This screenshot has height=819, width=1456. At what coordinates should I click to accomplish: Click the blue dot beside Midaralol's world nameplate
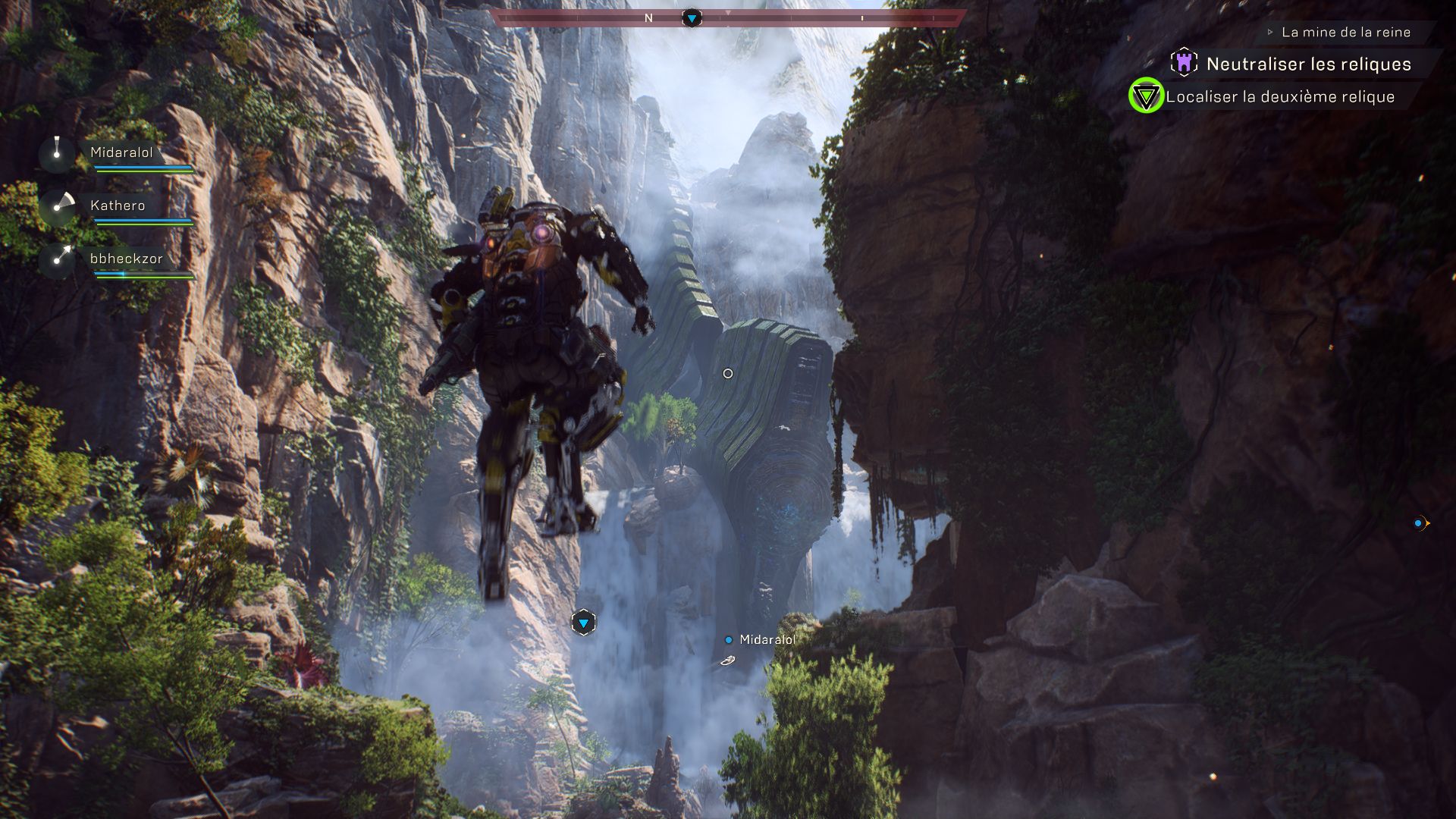coord(729,639)
